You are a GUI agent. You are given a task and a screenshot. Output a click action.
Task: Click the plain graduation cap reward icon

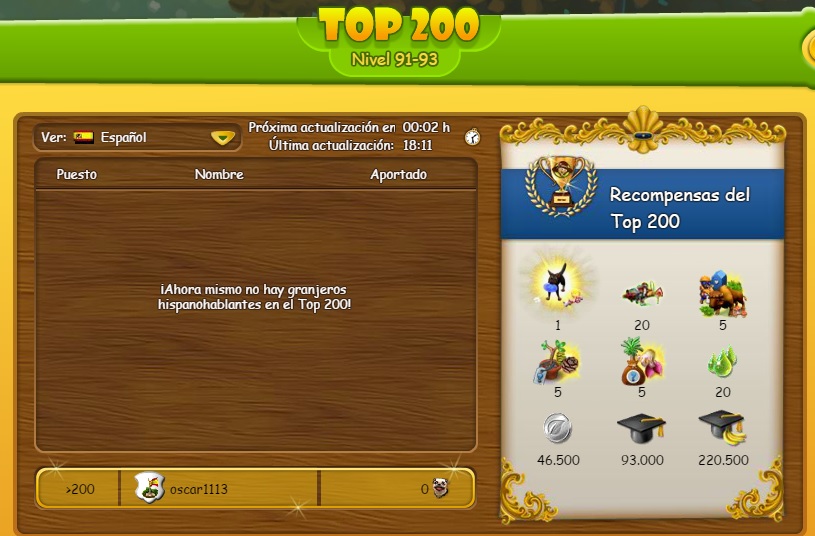point(641,428)
